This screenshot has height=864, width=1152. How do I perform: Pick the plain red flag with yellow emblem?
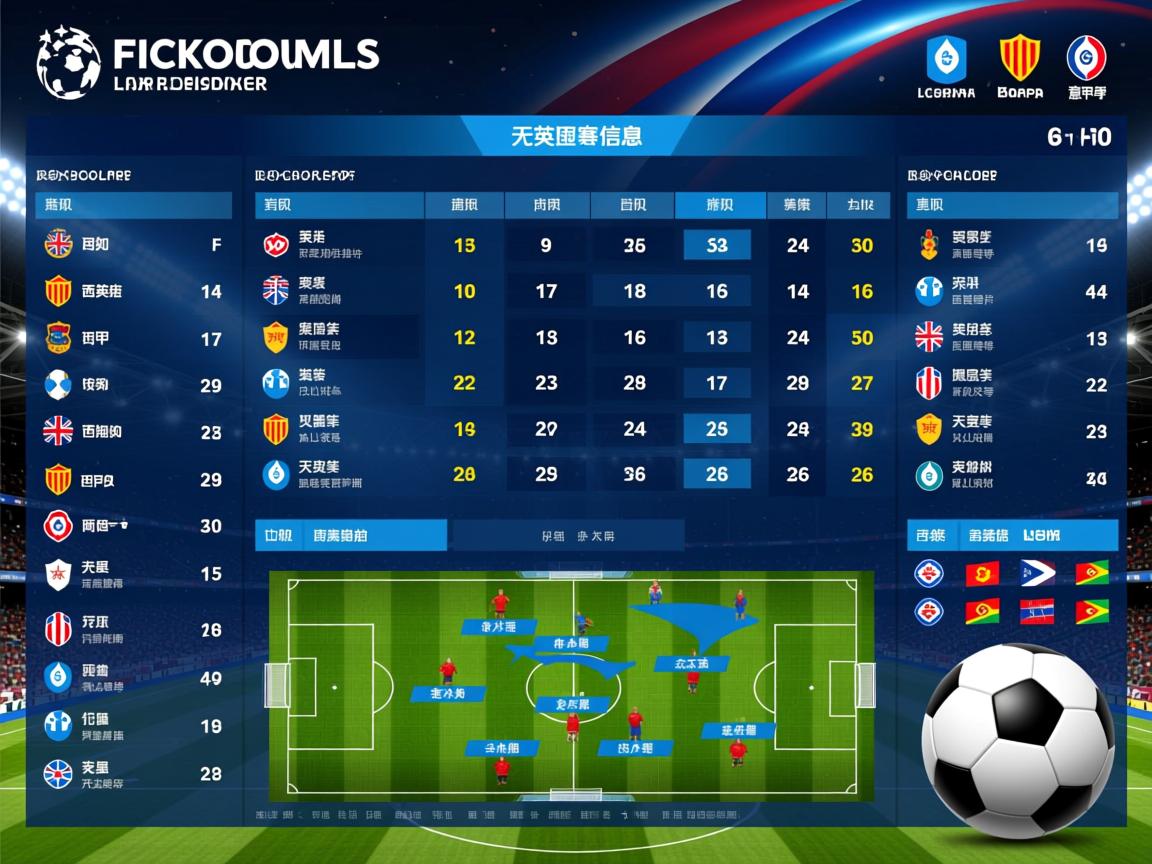pos(982,573)
